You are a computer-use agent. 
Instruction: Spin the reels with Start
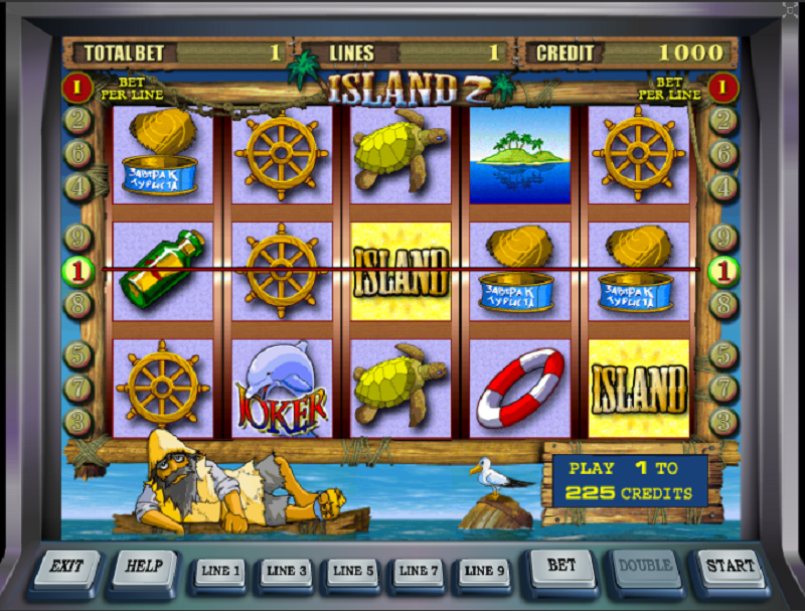[x=730, y=567]
